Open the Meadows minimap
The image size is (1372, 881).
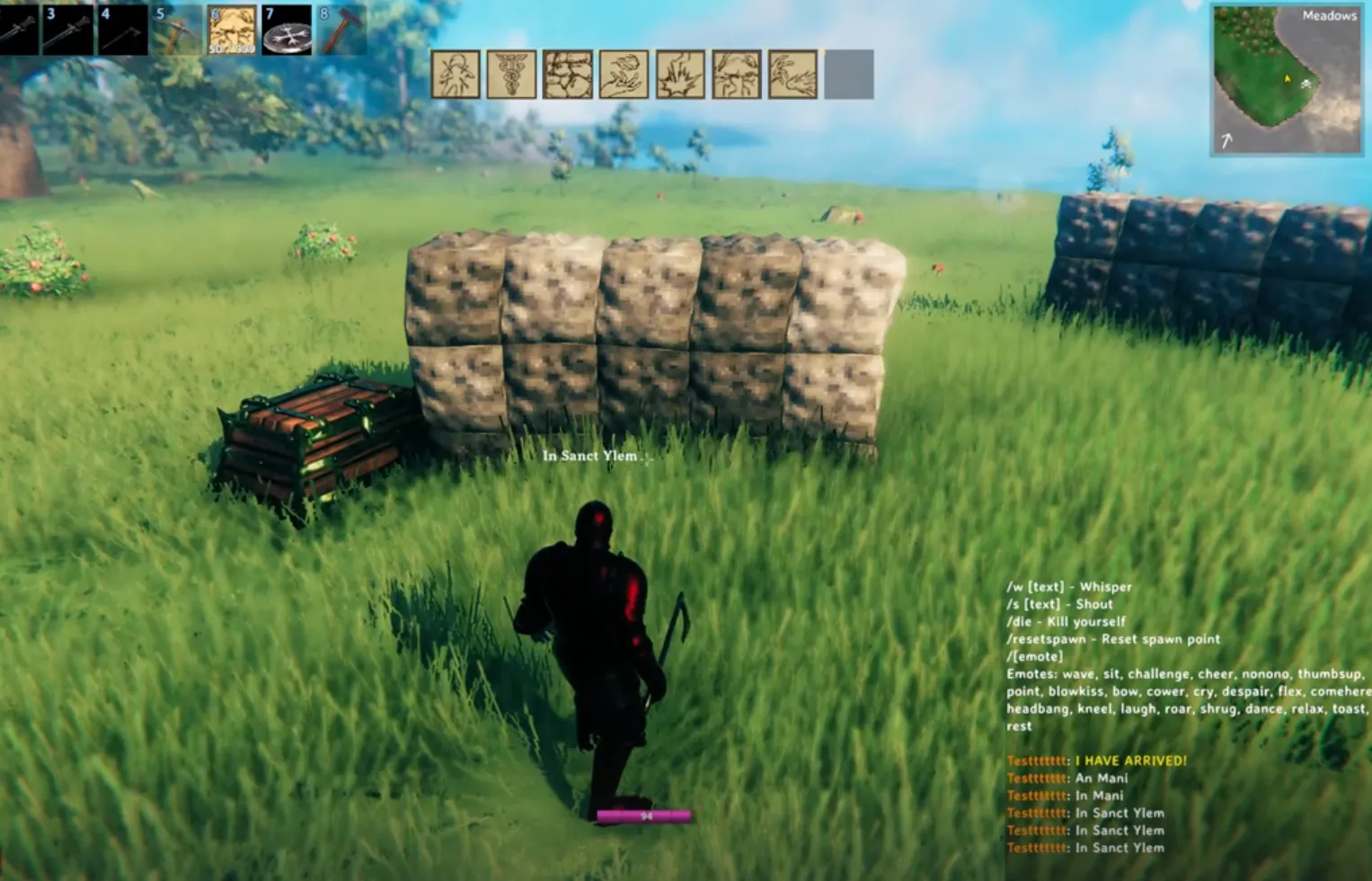pyautogui.click(x=1286, y=80)
